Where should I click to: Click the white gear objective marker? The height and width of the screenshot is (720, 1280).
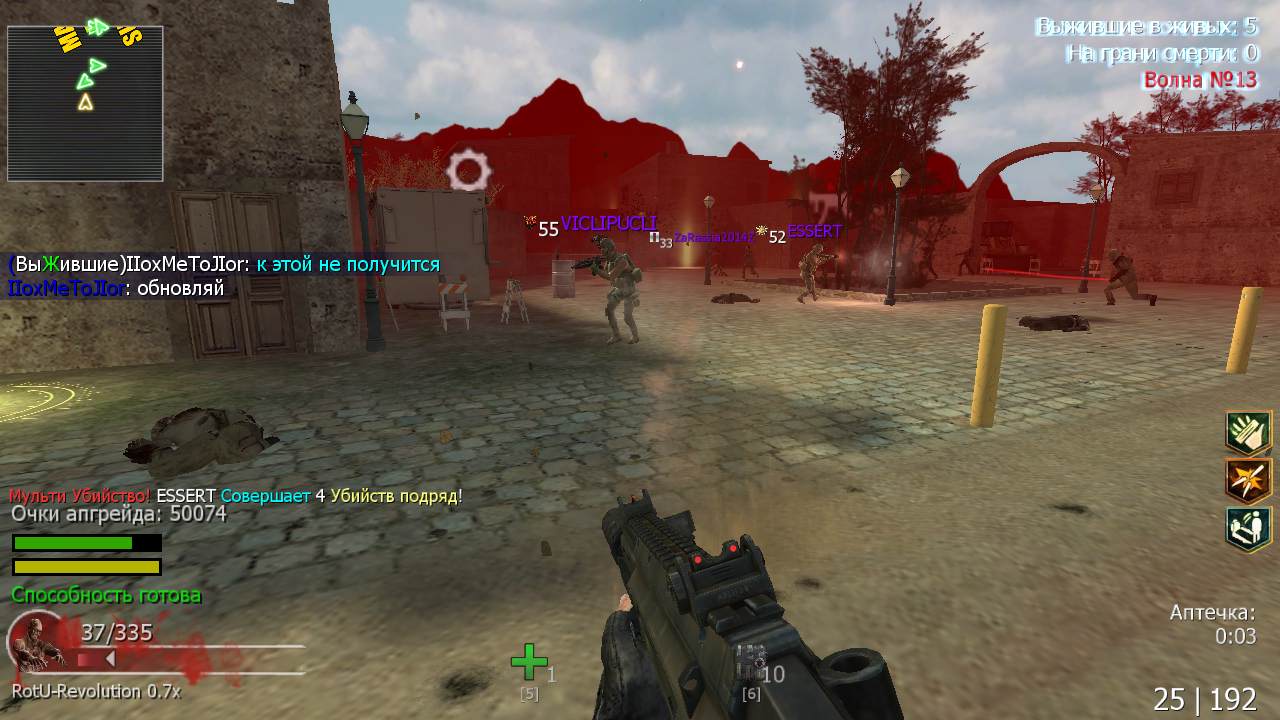click(468, 171)
